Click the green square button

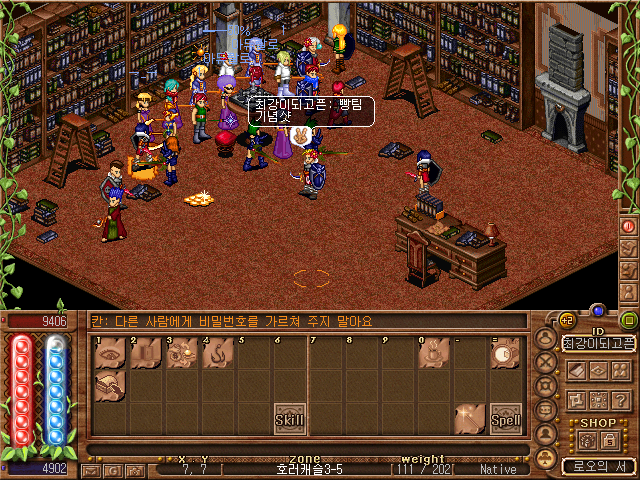pos(629,320)
